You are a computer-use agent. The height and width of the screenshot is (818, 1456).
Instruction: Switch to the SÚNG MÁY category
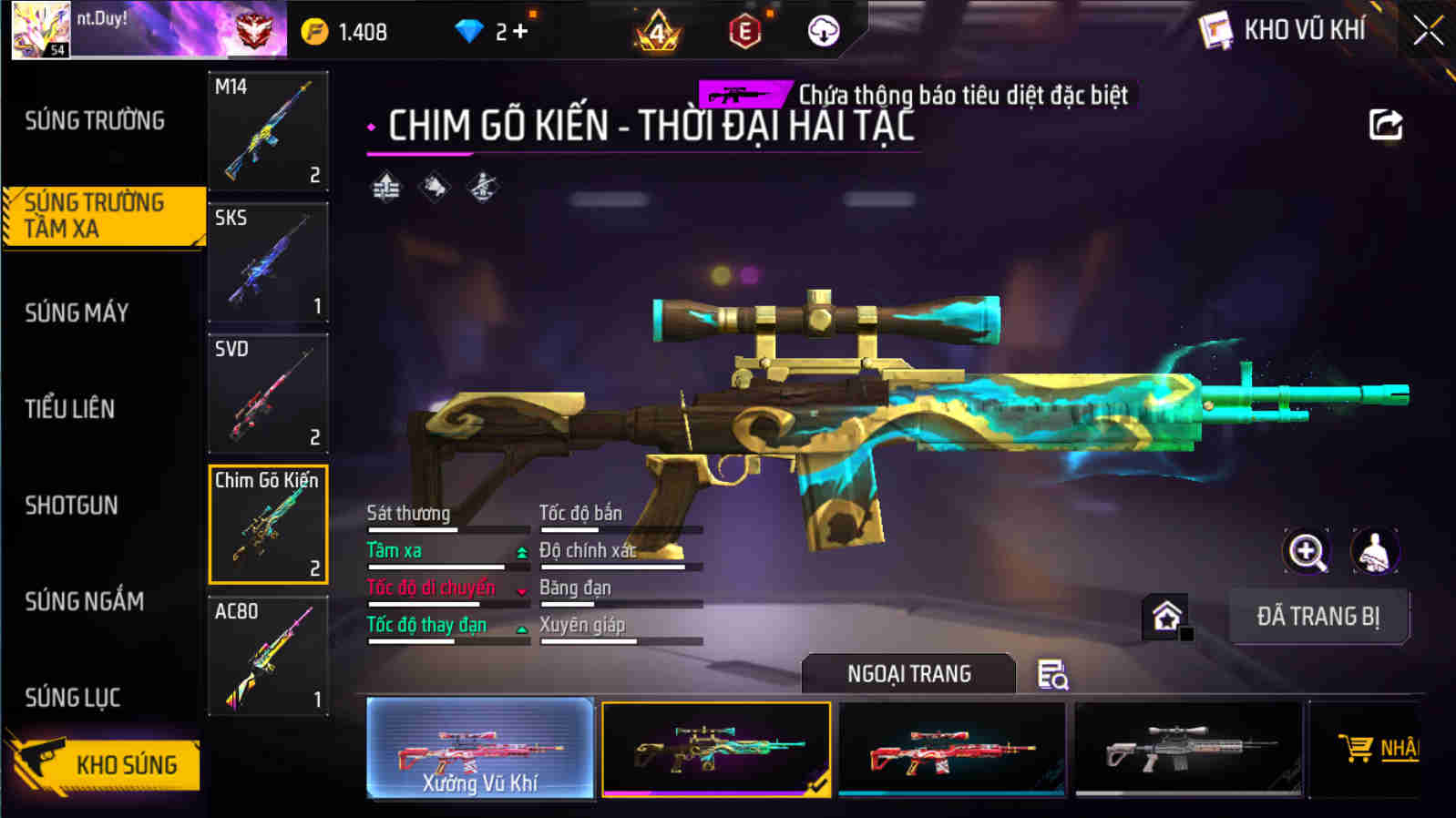pos(77,312)
